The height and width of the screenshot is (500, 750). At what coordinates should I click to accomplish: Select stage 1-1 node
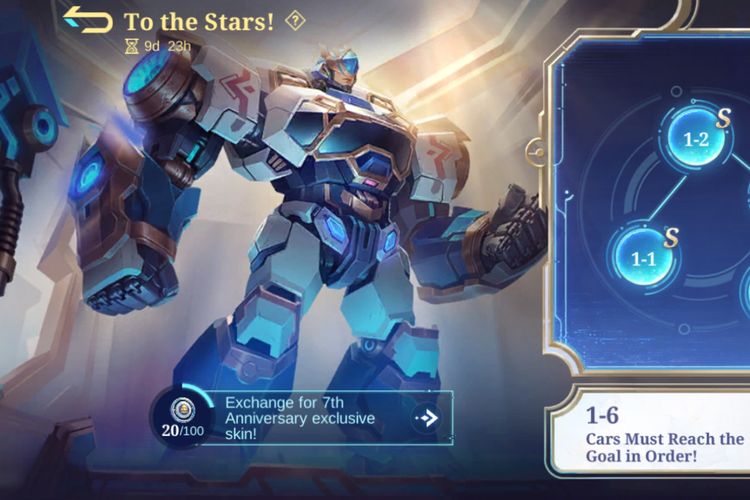click(x=643, y=259)
